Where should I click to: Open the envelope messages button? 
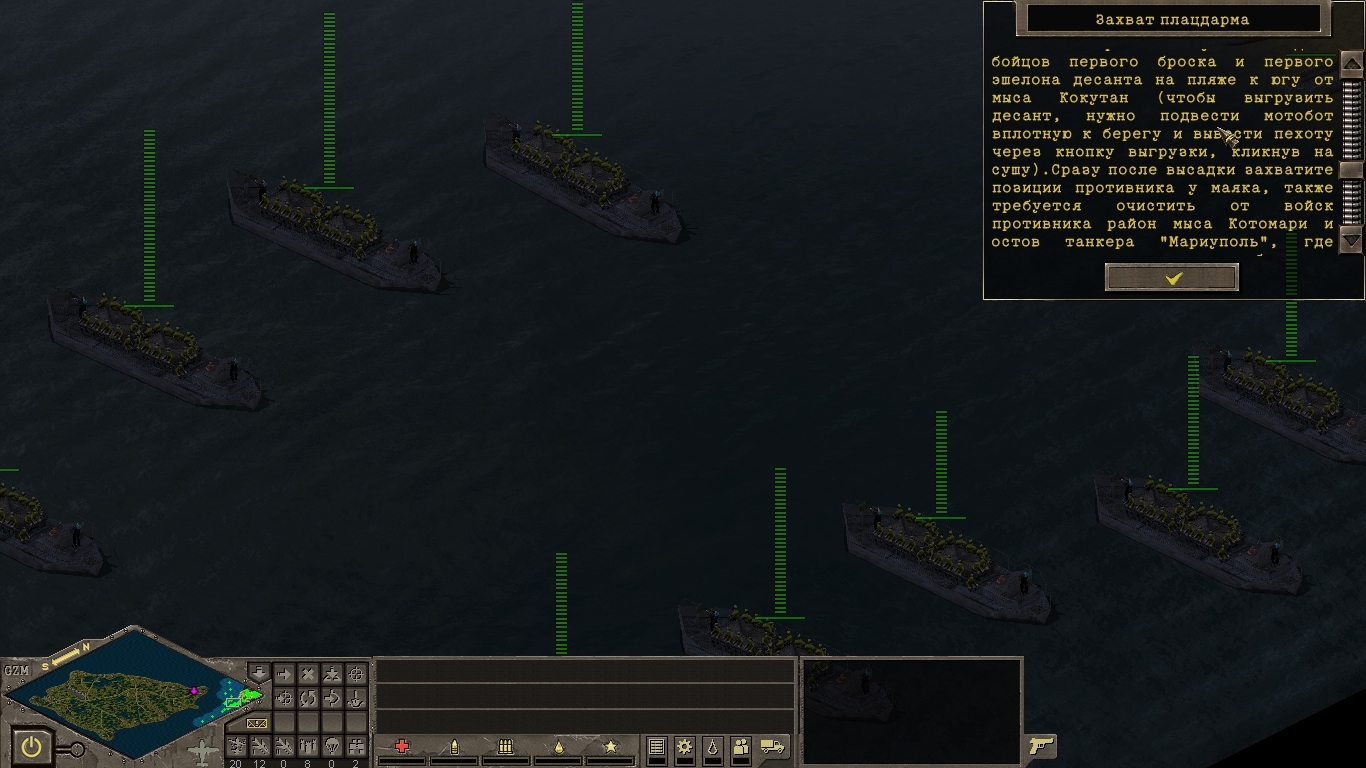pyautogui.click(x=258, y=722)
